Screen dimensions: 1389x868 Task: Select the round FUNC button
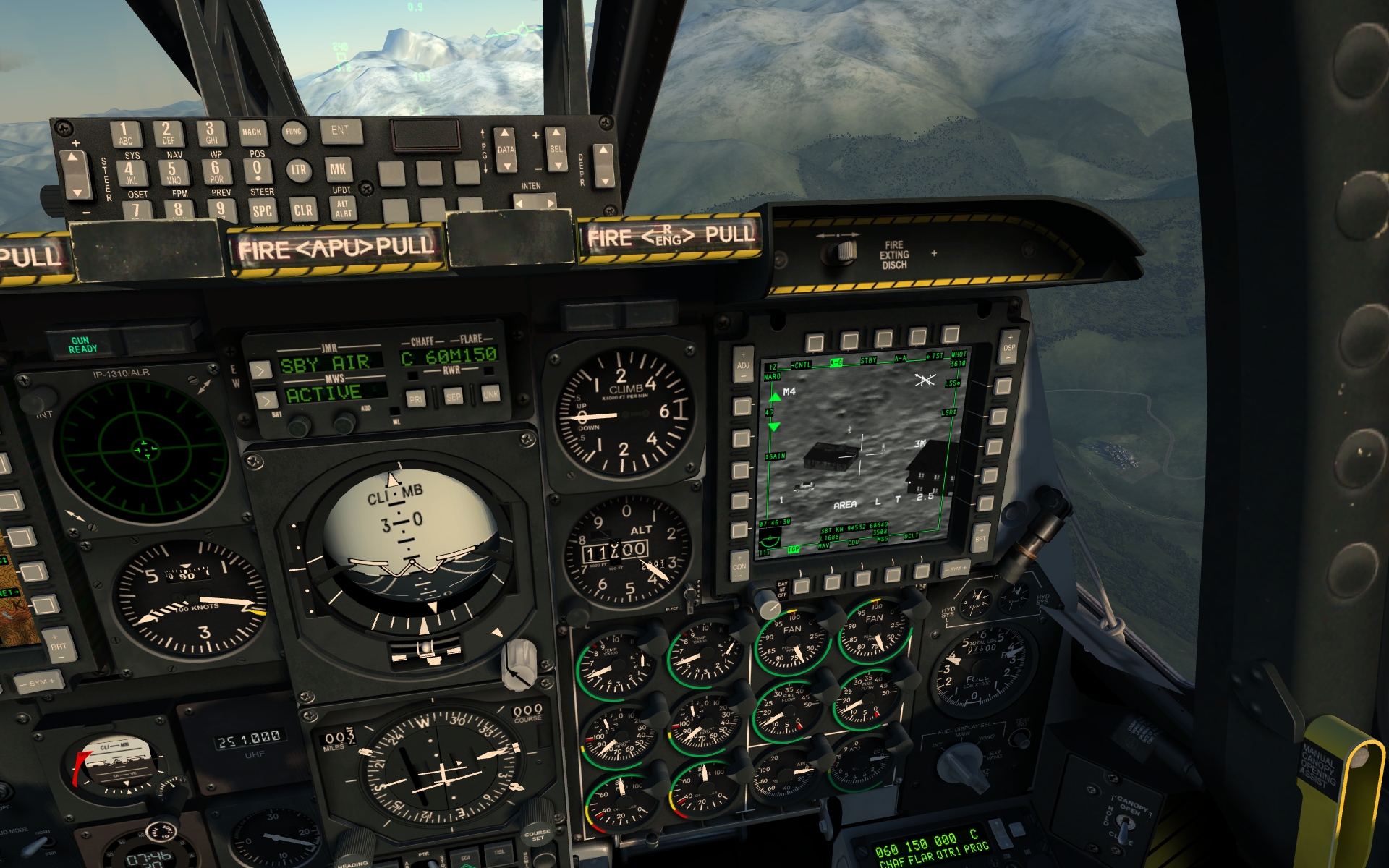[294, 132]
